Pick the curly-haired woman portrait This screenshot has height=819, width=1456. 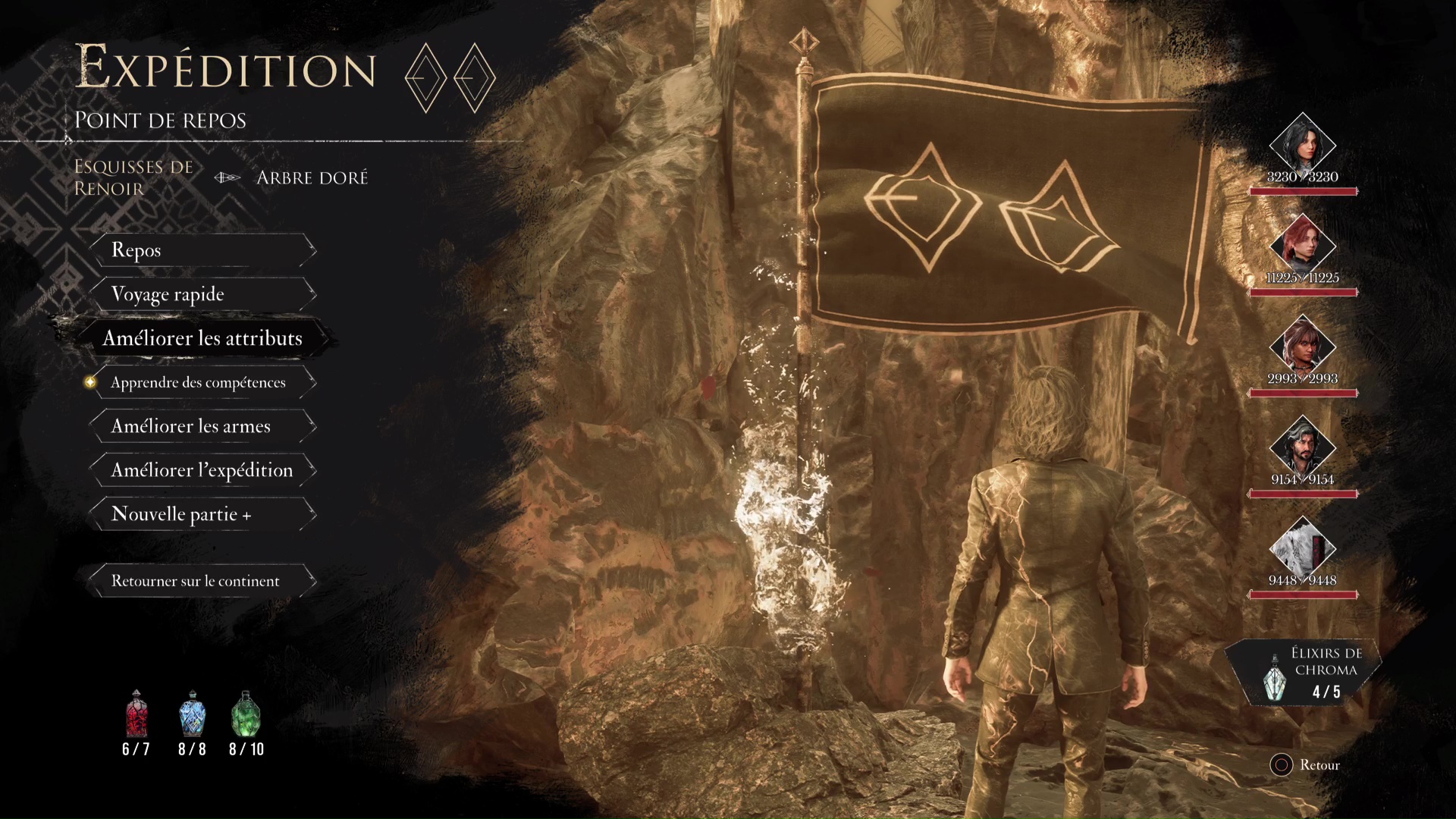click(x=1302, y=345)
